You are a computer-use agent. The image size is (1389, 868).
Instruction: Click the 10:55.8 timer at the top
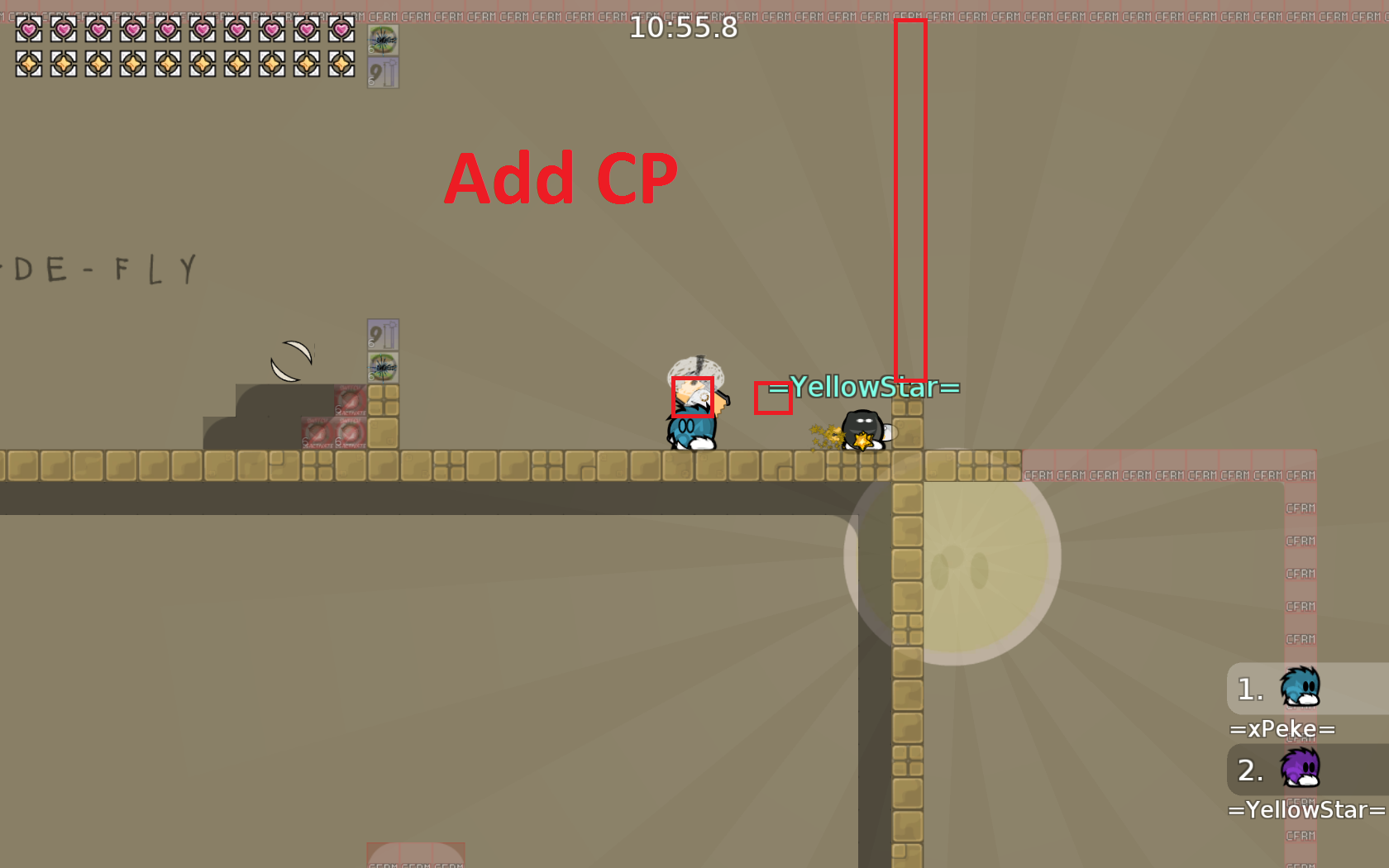pos(685,27)
